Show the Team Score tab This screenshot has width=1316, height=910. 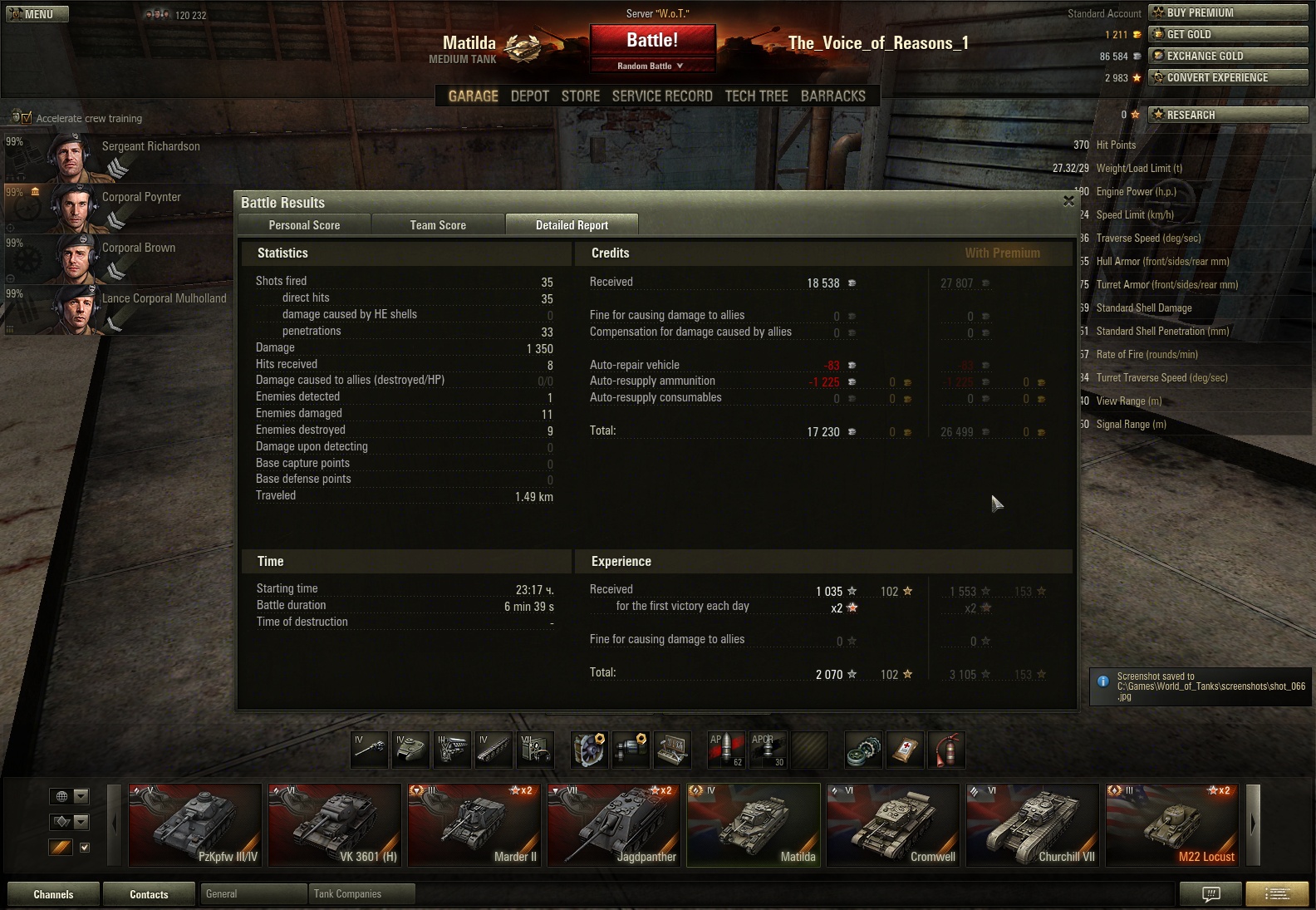pyautogui.click(x=438, y=225)
